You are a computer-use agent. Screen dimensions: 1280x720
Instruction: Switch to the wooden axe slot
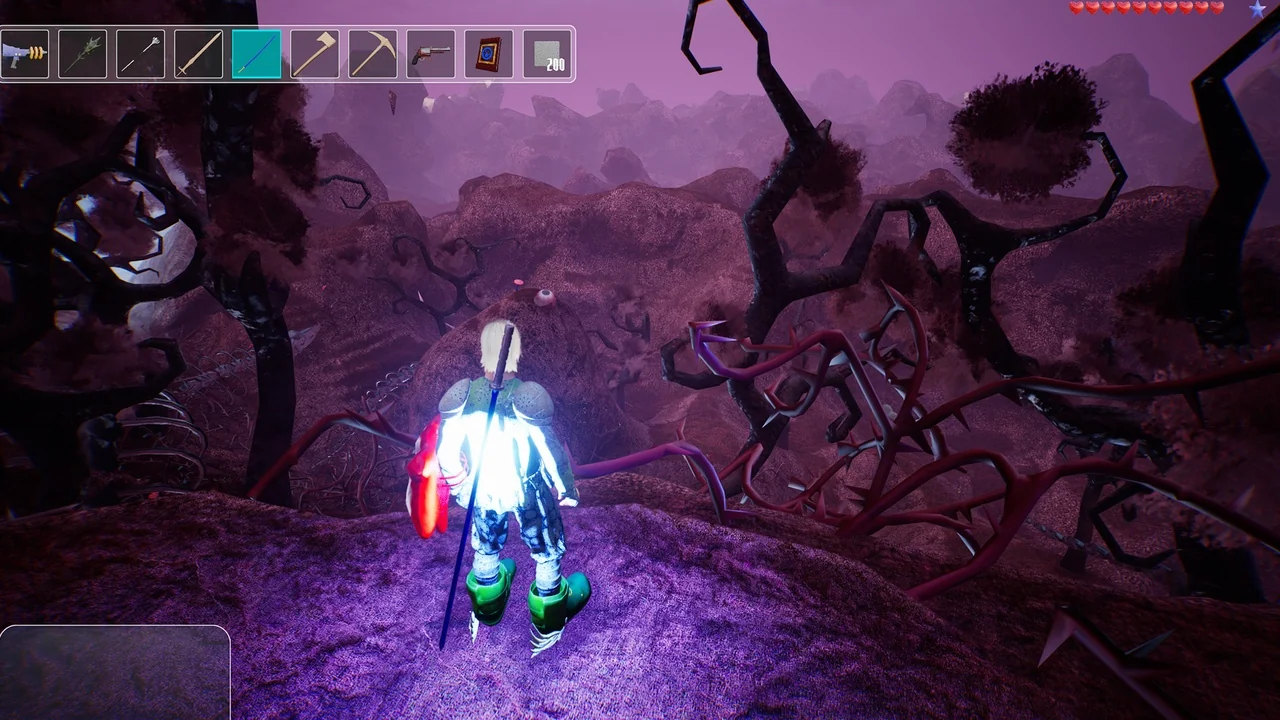pos(314,54)
